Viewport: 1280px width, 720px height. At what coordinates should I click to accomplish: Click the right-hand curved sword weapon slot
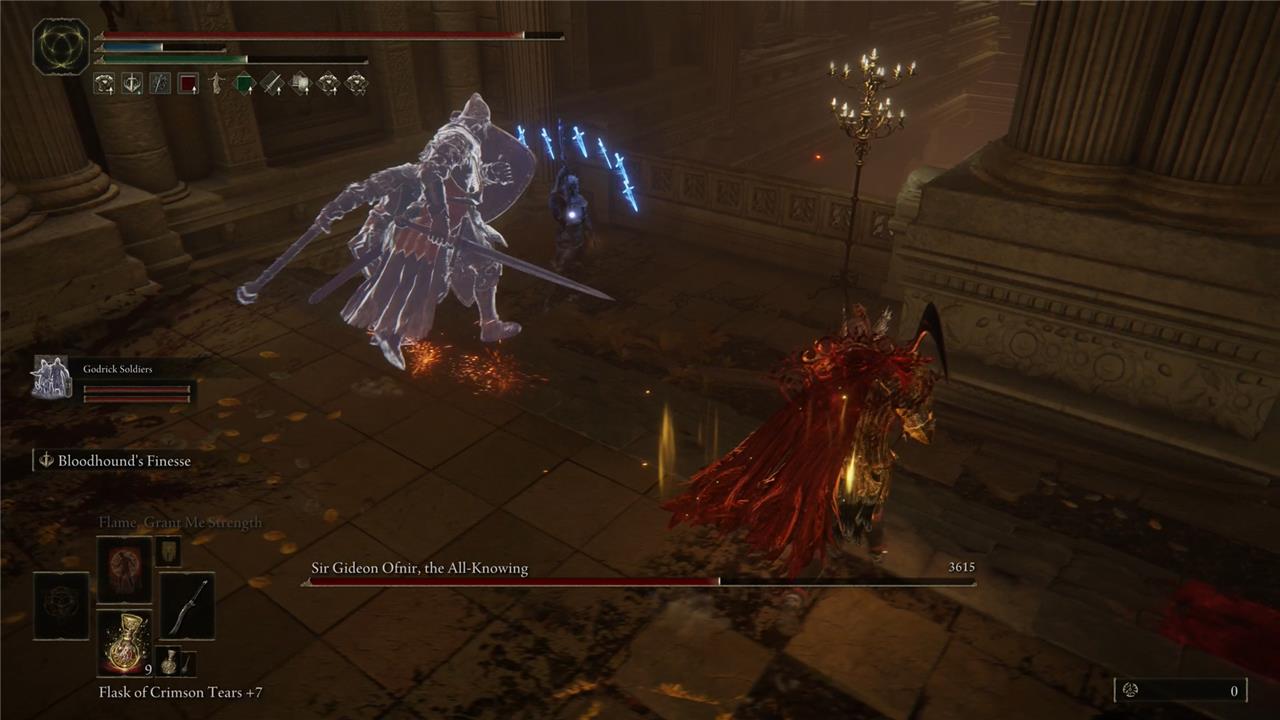187,606
